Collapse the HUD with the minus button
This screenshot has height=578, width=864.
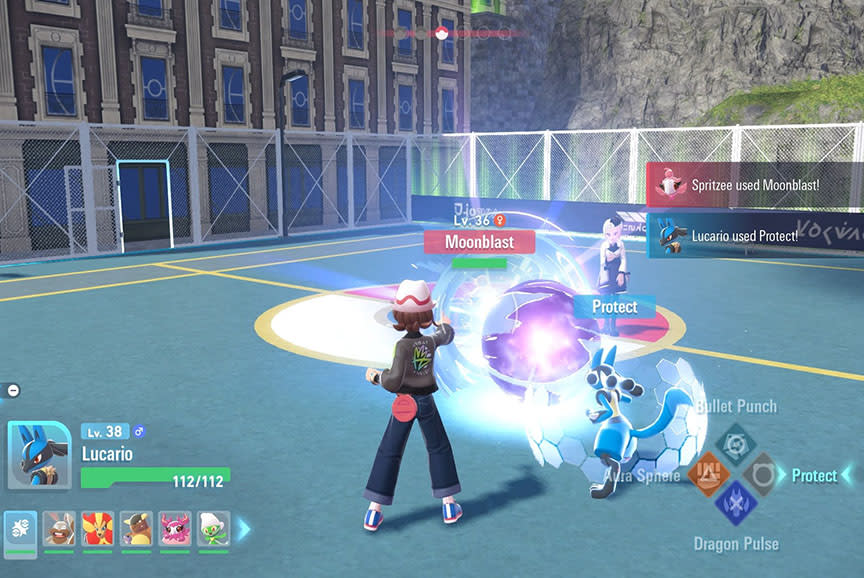point(13,390)
